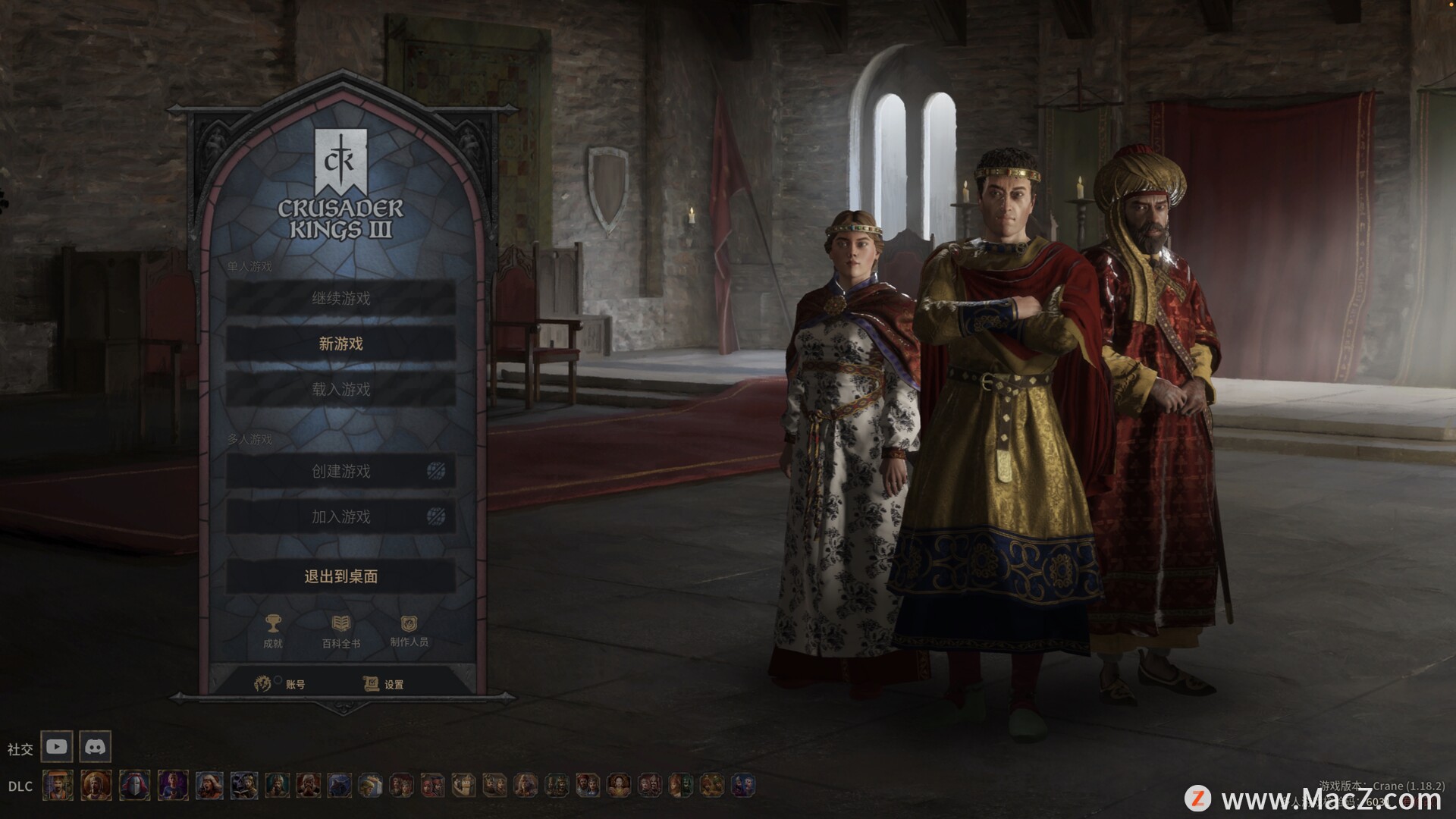Select the last DLC icon in row
Screen dimensions: 1456x819
click(x=743, y=786)
